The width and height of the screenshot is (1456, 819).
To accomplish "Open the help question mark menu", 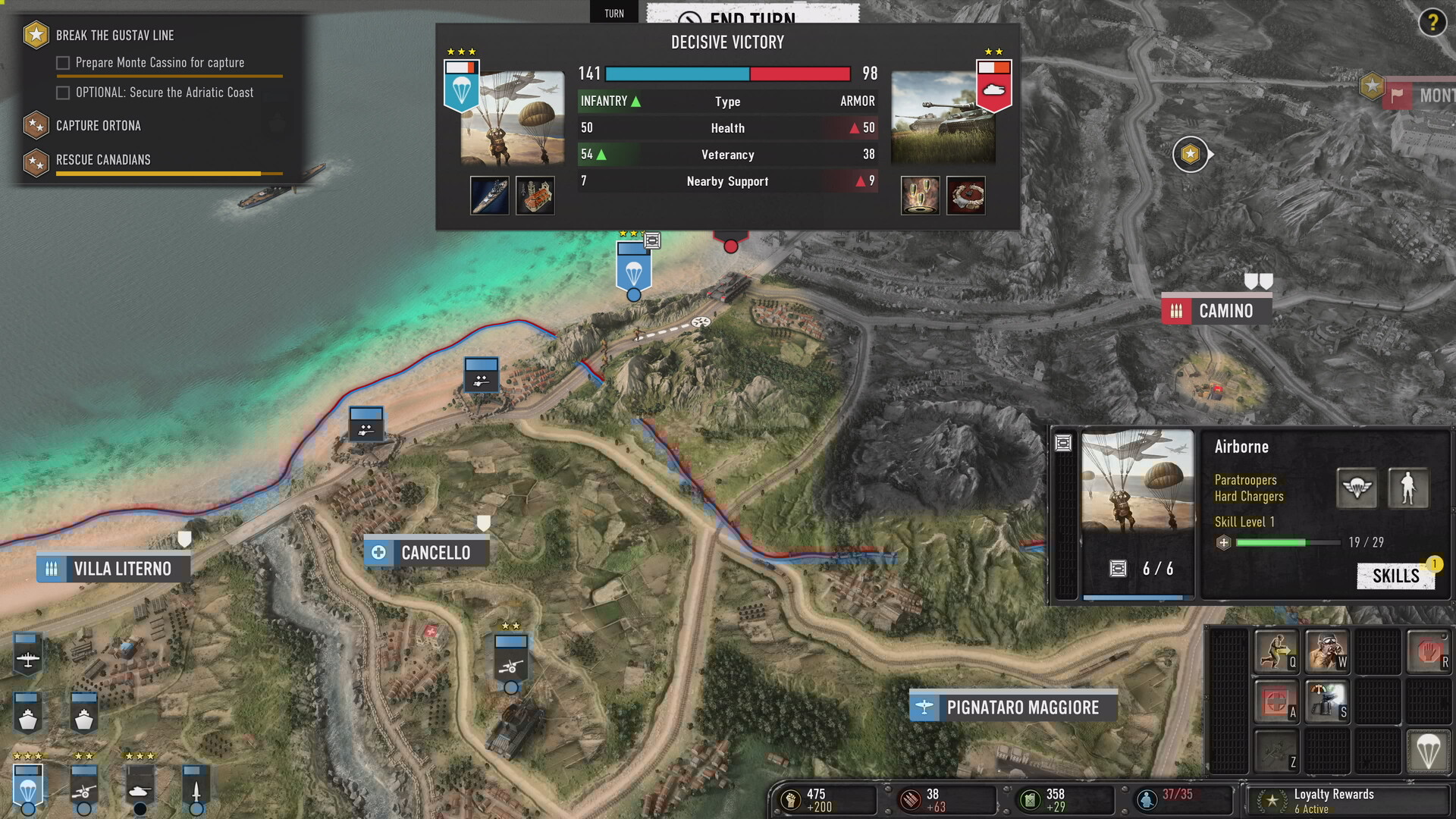I will point(1432,24).
